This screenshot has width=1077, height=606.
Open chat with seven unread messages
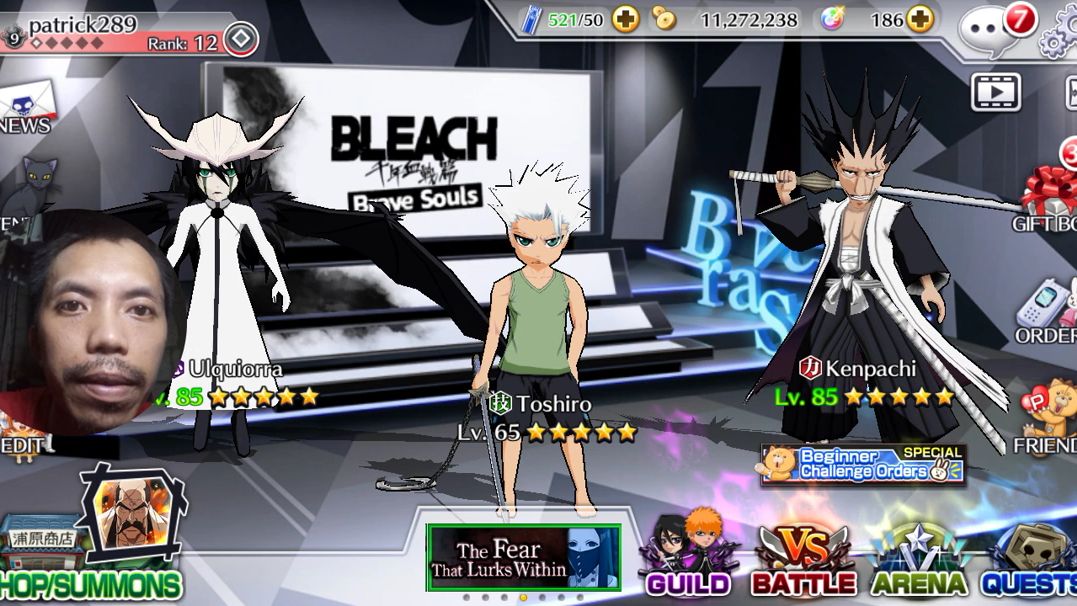992,27
